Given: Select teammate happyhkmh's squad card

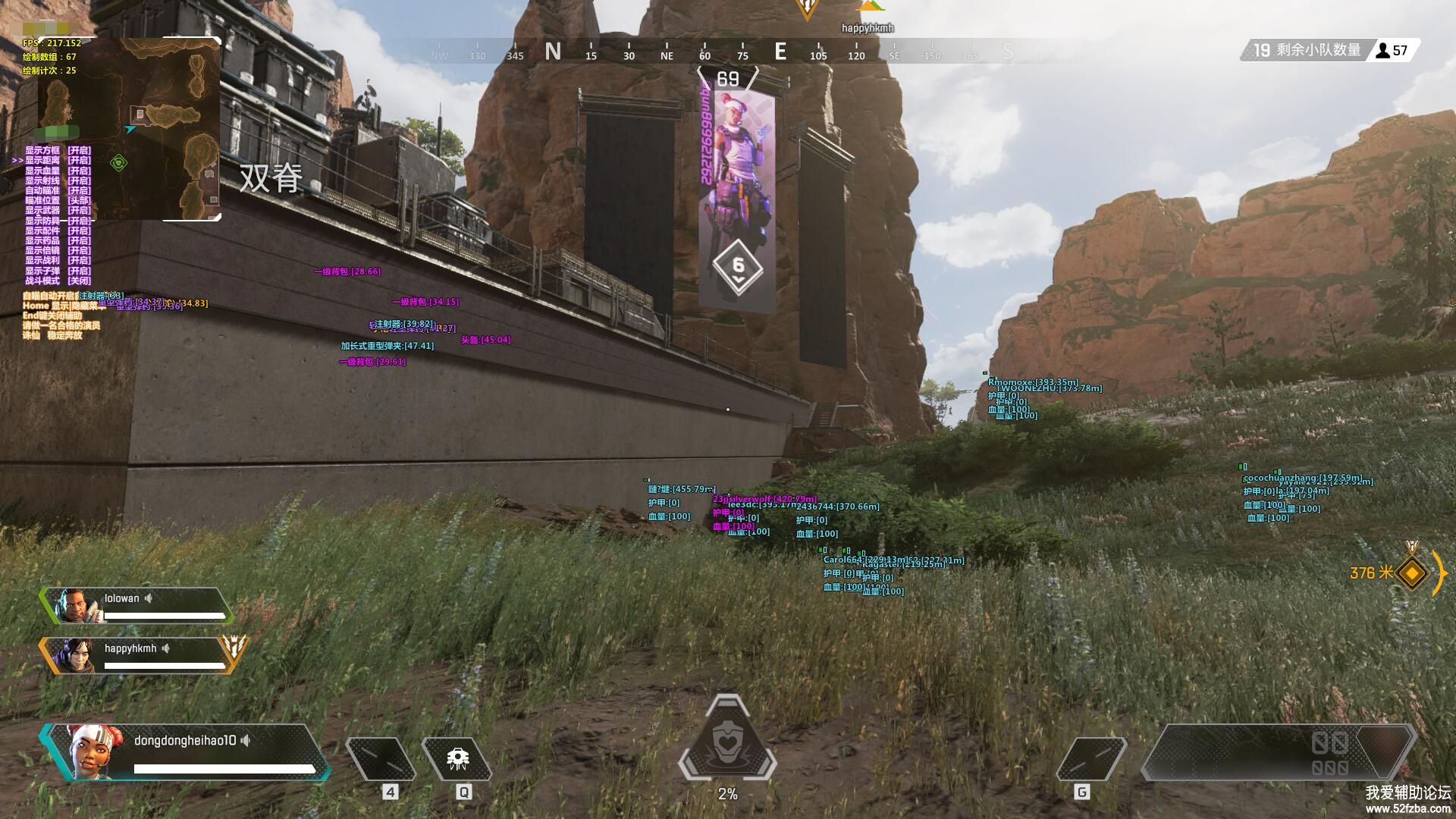Looking at the screenshot, I should 136,655.
